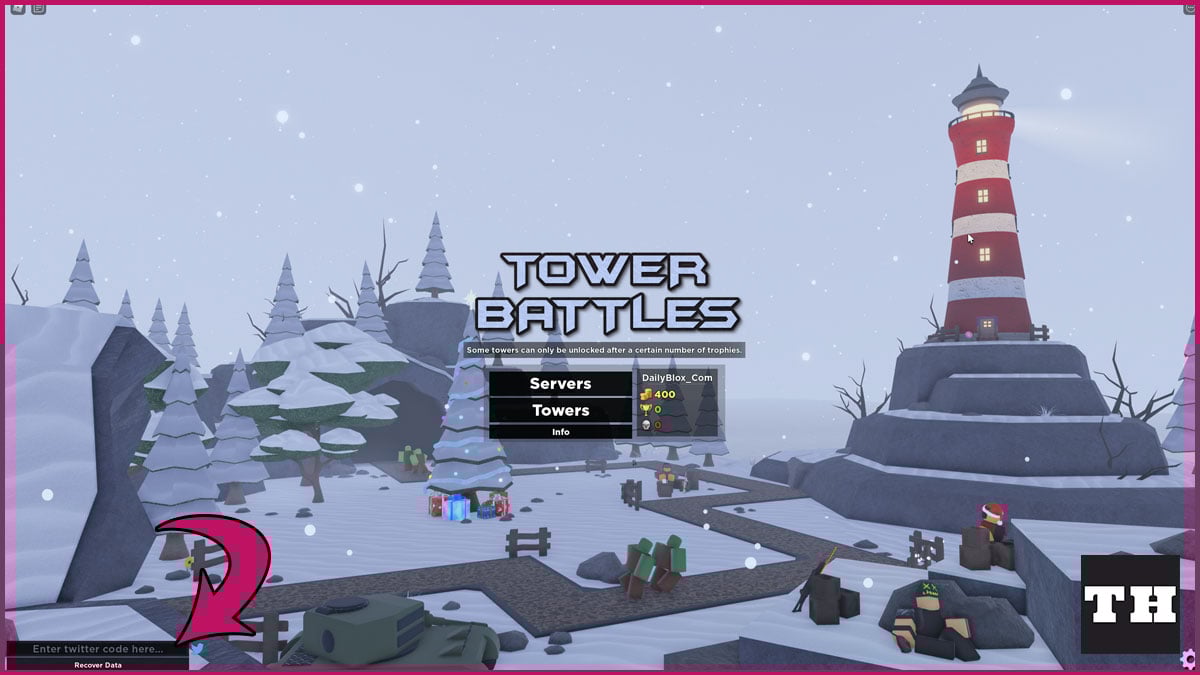Open settings with the gear icon
Screen dimensions: 1200x675
[1188, 659]
